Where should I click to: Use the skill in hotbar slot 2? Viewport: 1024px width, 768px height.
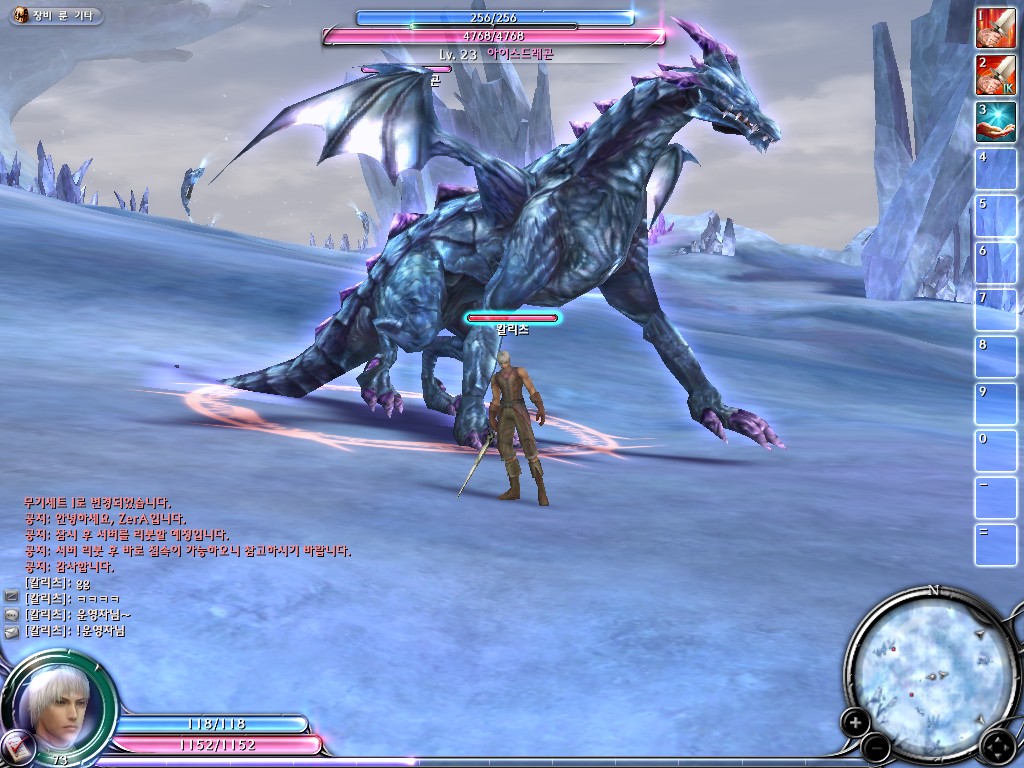tap(995, 75)
